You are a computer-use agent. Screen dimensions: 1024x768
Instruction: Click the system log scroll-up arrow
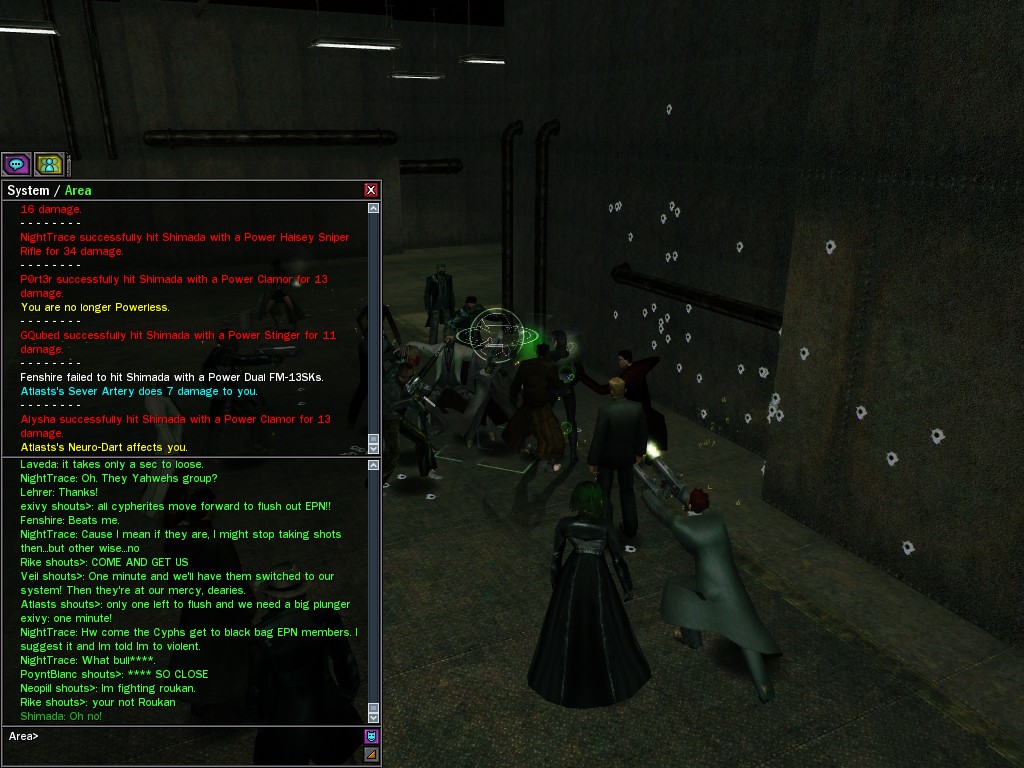[x=373, y=209]
